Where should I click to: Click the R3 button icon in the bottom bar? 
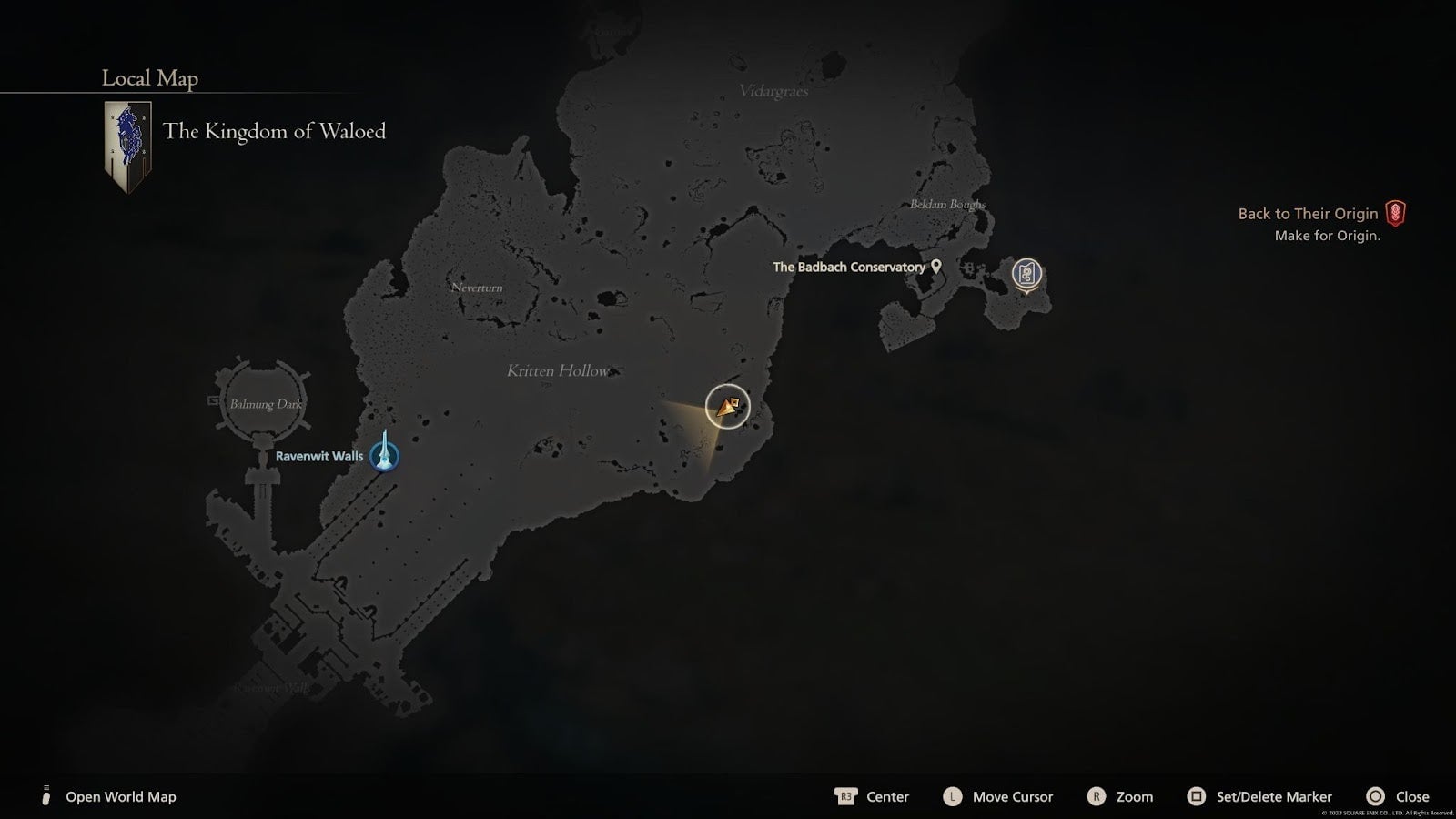point(845,796)
